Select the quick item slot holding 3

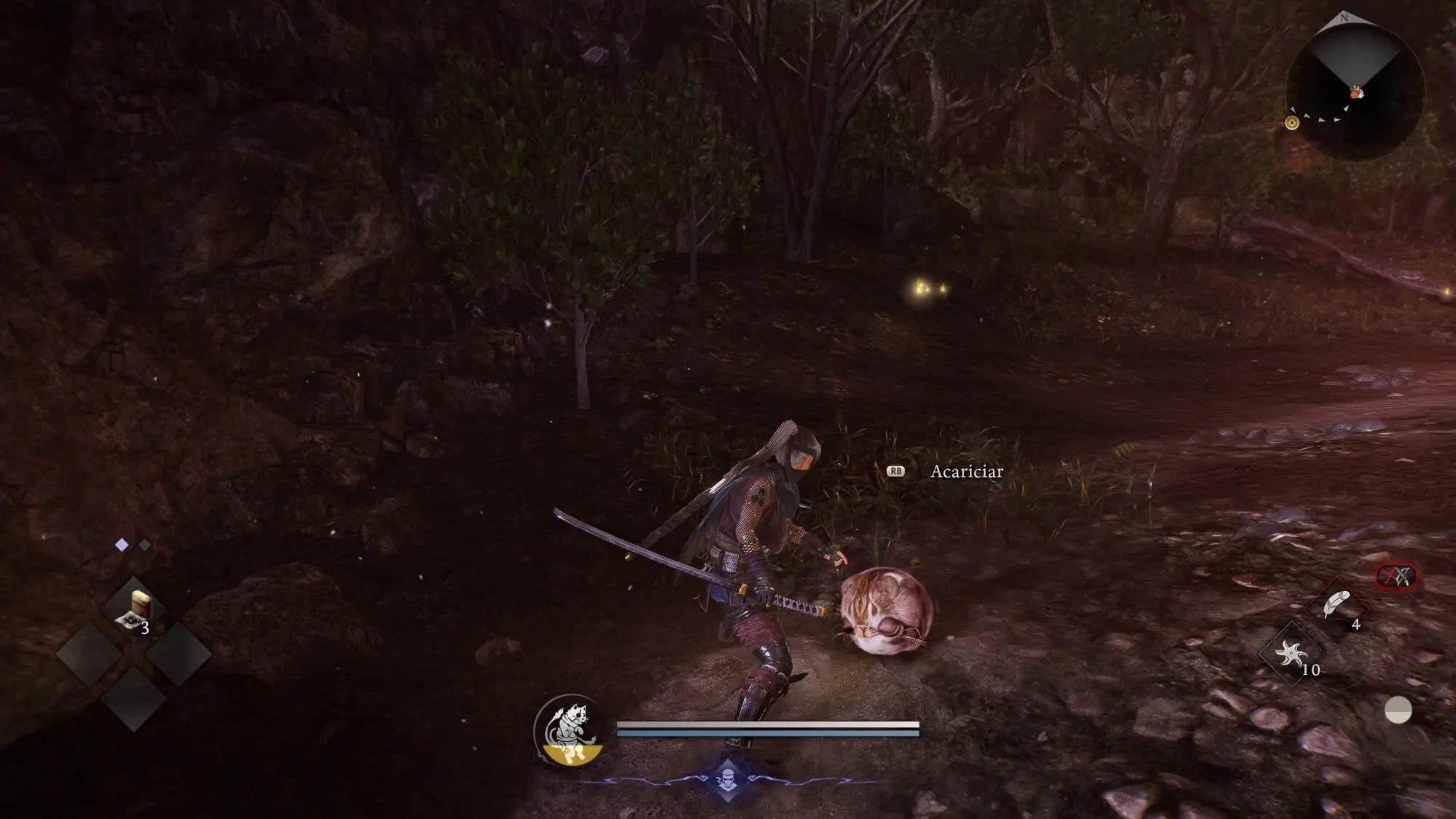pos(133,610)
